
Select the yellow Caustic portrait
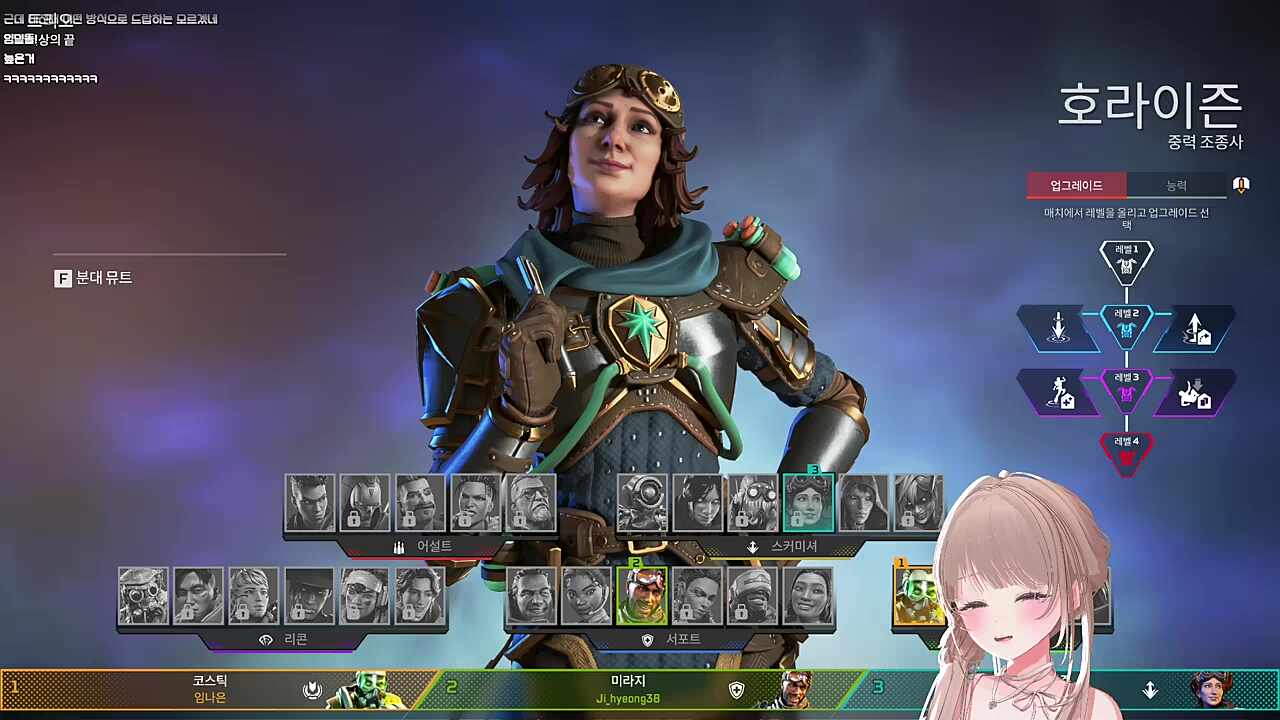918,597
